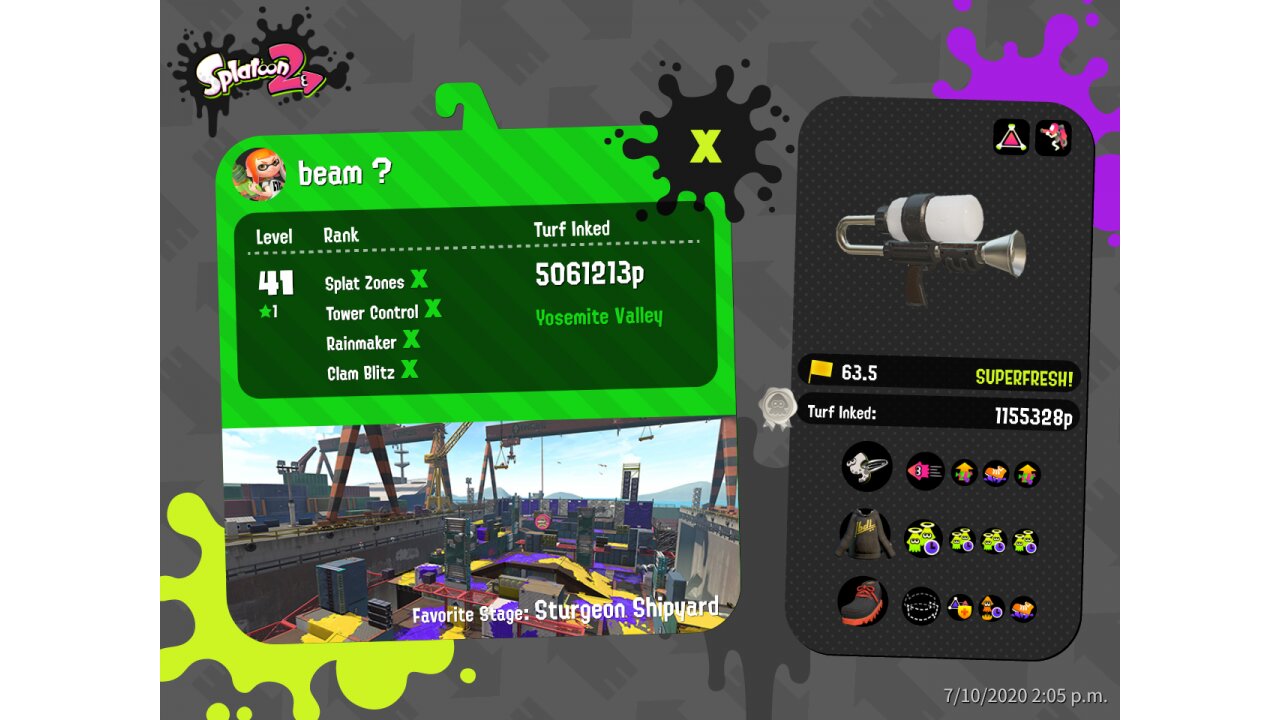
Task: Click the dotted ring Stealth Jump ability
Action: point(921,605)
